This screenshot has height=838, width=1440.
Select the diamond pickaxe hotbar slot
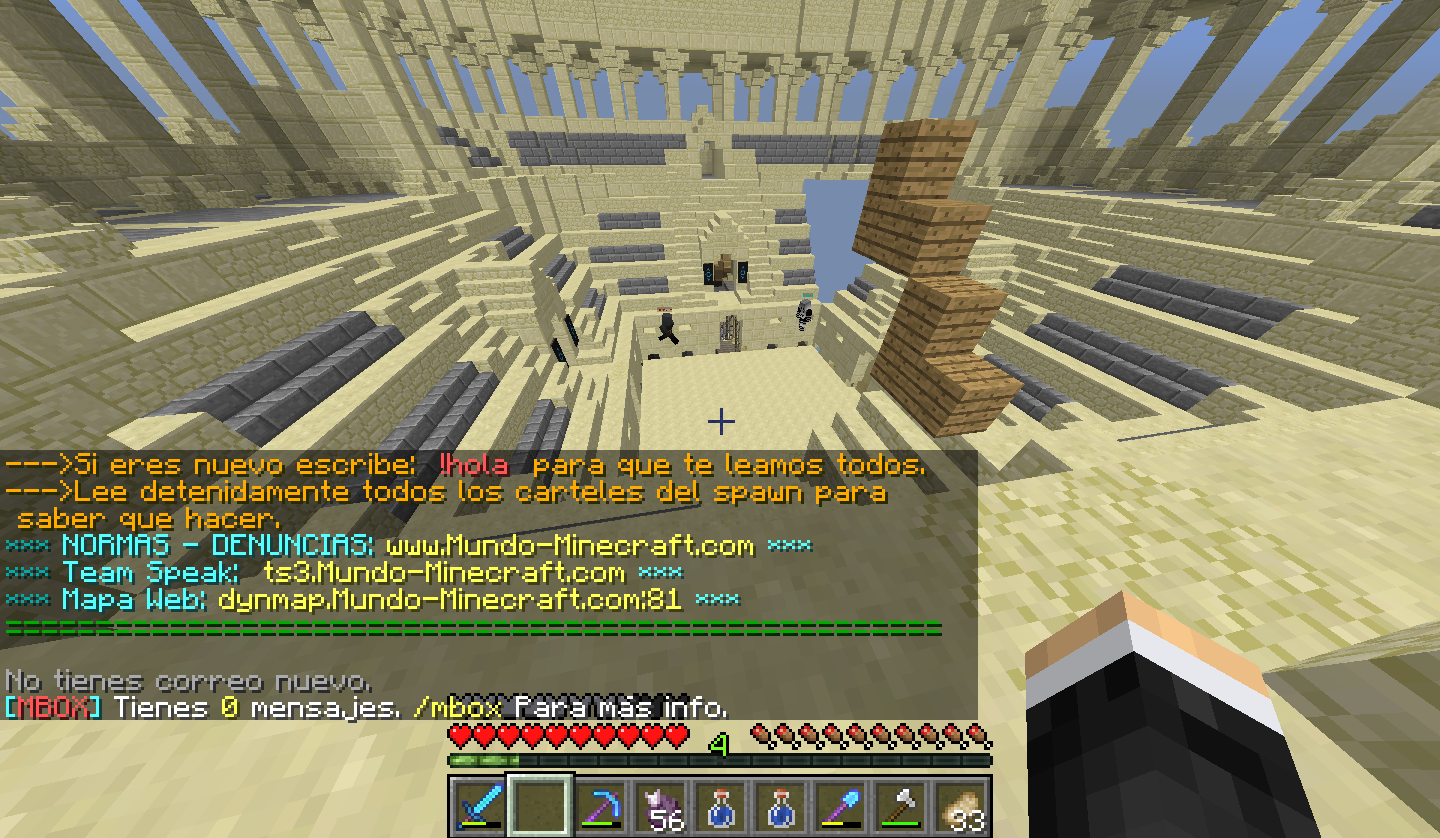(x=601, y=806)
